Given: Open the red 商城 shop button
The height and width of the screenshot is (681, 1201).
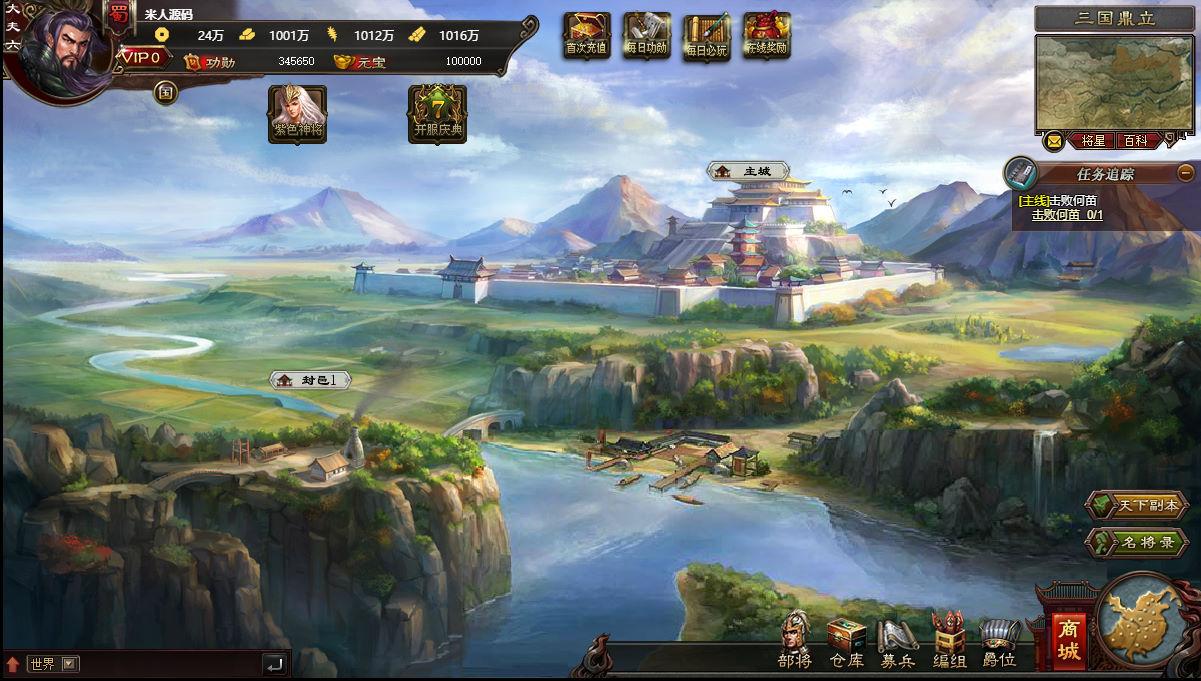Looking at the screenshot, I should point(1069,640).
